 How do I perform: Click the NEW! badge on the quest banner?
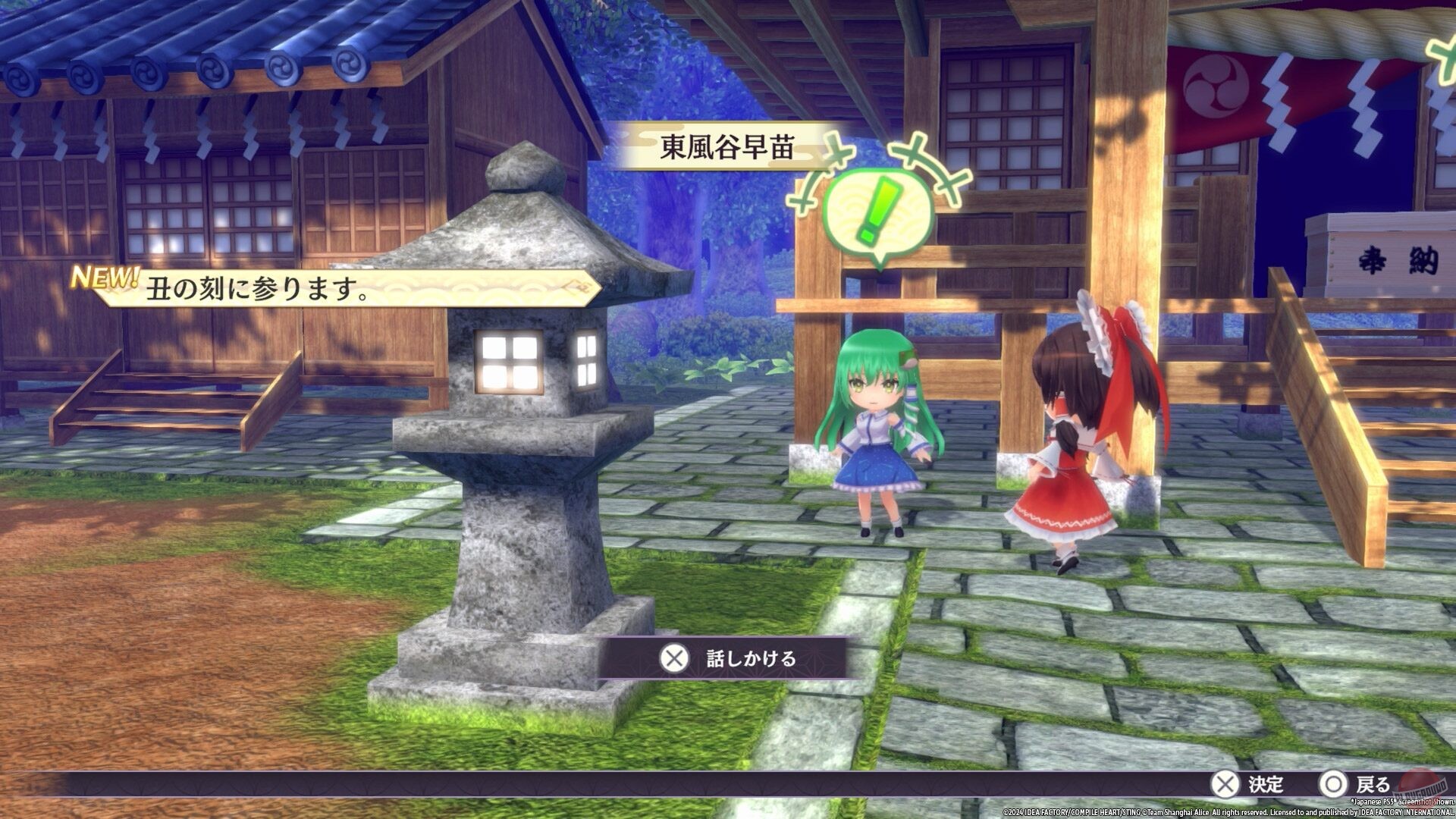pyautogui.click(x=104, y=278)
